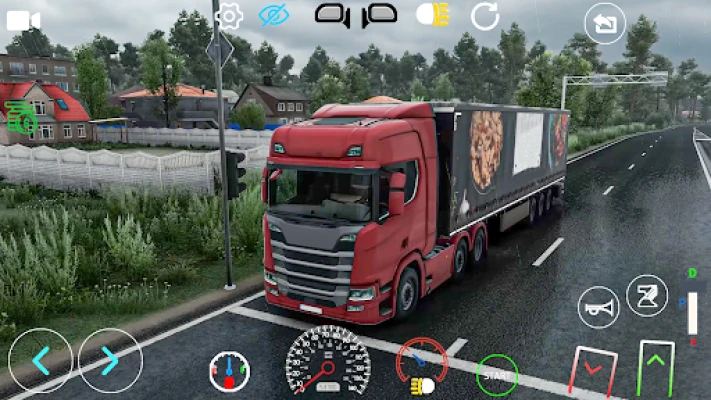Screen dimensions: 711x400
Task: Hit the green accelerator pedal
Action: (656, 367)
